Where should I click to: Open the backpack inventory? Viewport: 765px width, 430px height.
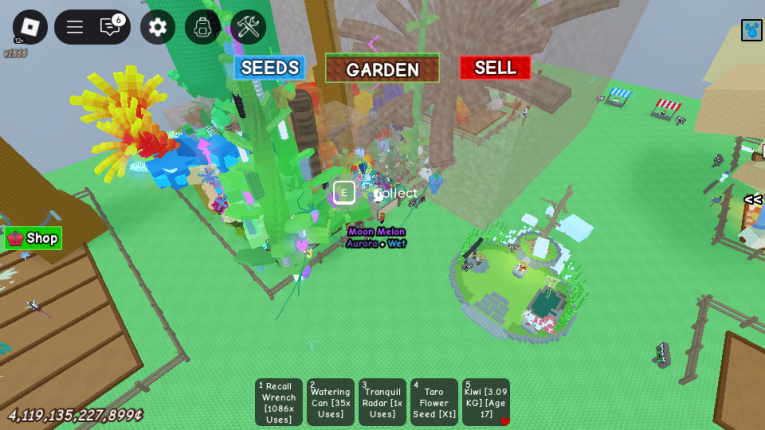202,27
